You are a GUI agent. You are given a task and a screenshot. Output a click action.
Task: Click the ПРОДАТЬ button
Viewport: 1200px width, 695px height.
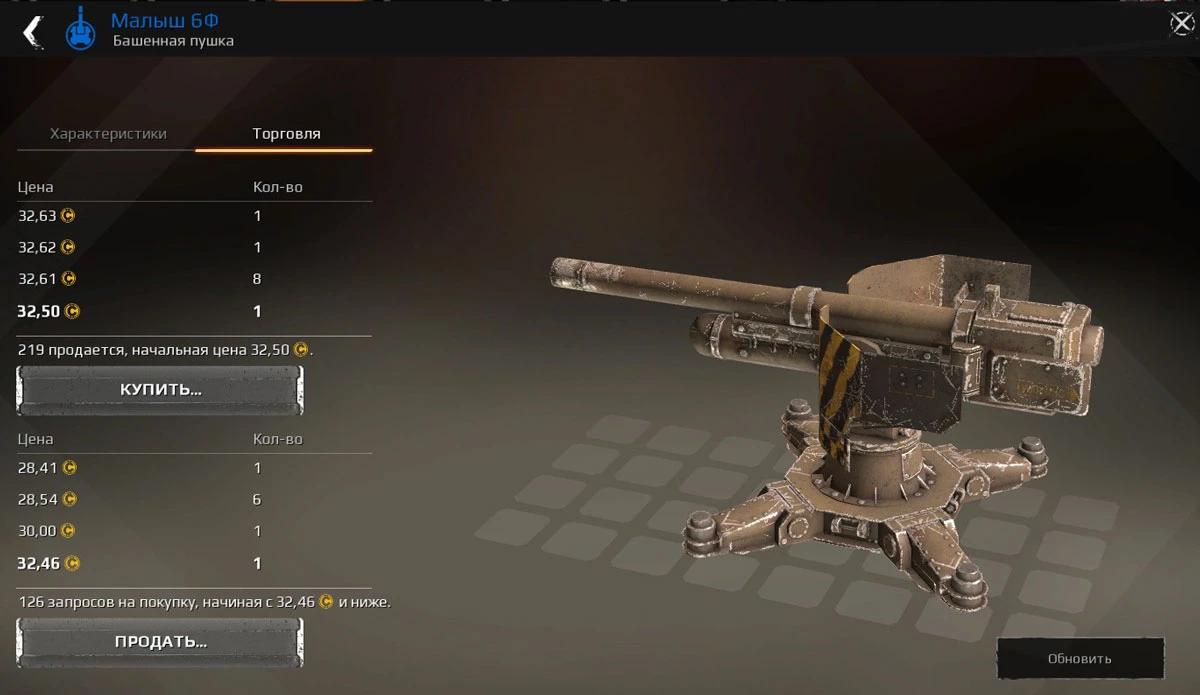pos(160,641)
